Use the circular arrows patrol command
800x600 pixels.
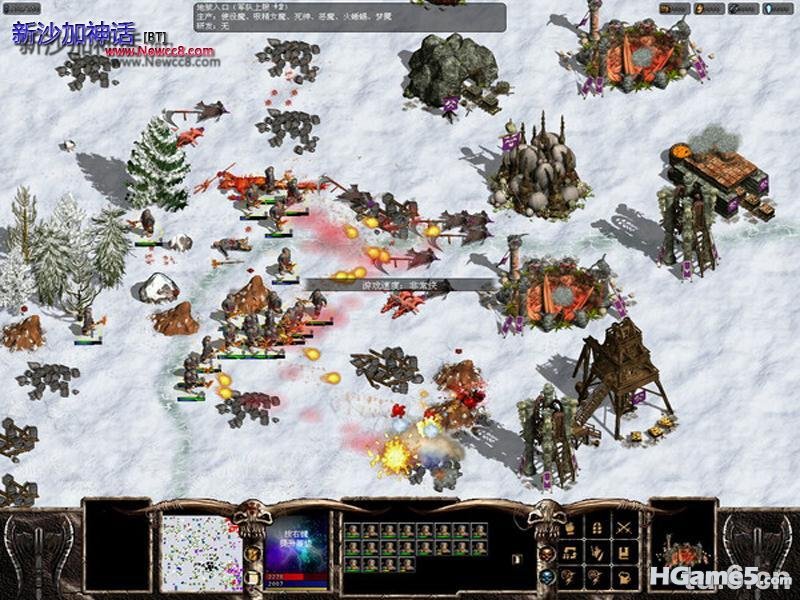pyautogui.click(x=568, y=552)
